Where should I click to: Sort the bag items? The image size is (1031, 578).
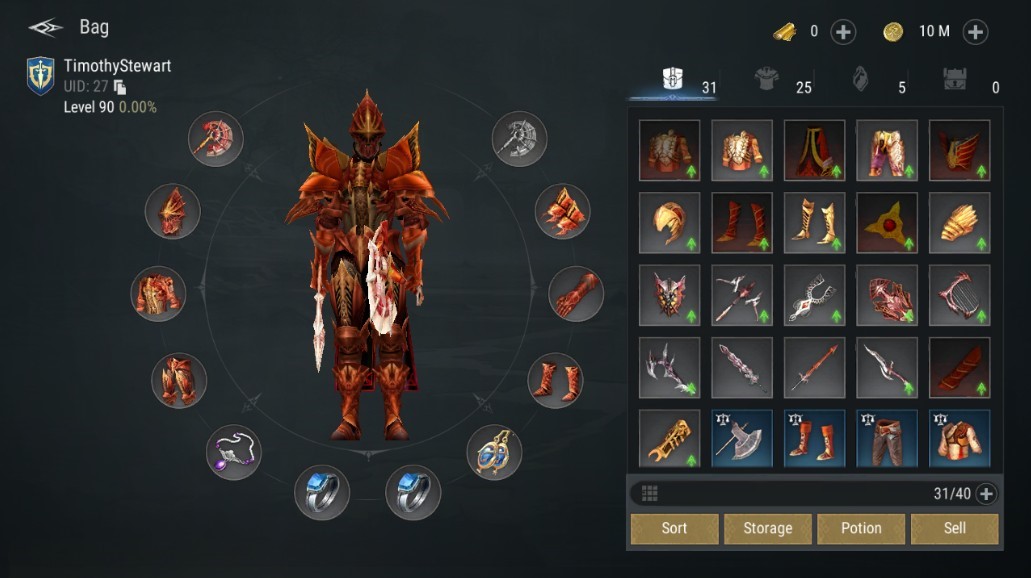674,528
